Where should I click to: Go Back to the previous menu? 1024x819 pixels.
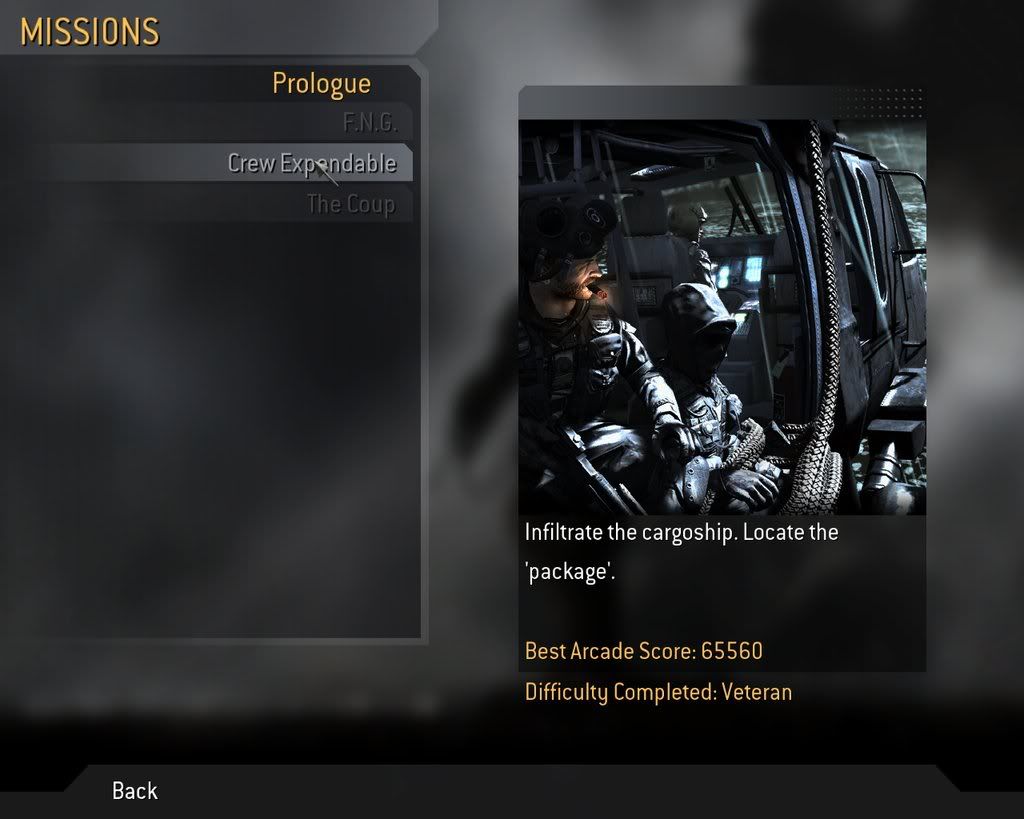click(135, 790)
